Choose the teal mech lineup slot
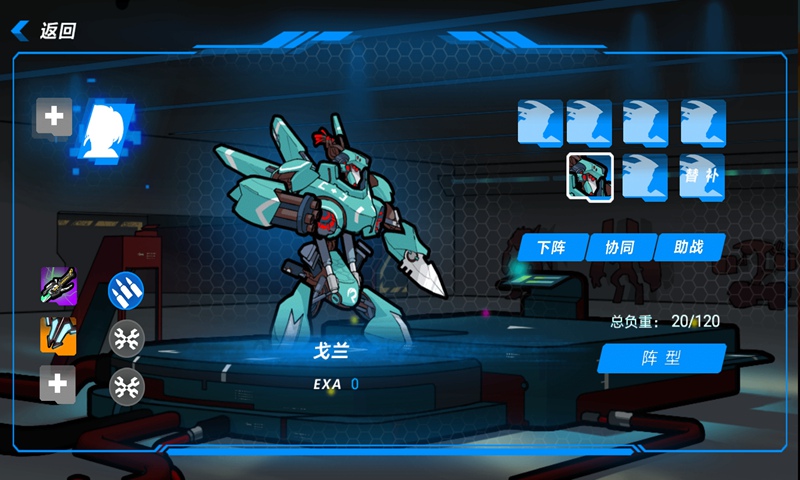Image resolution: width=800 pixels, height=480 pixels. click(x=590, y=176)
